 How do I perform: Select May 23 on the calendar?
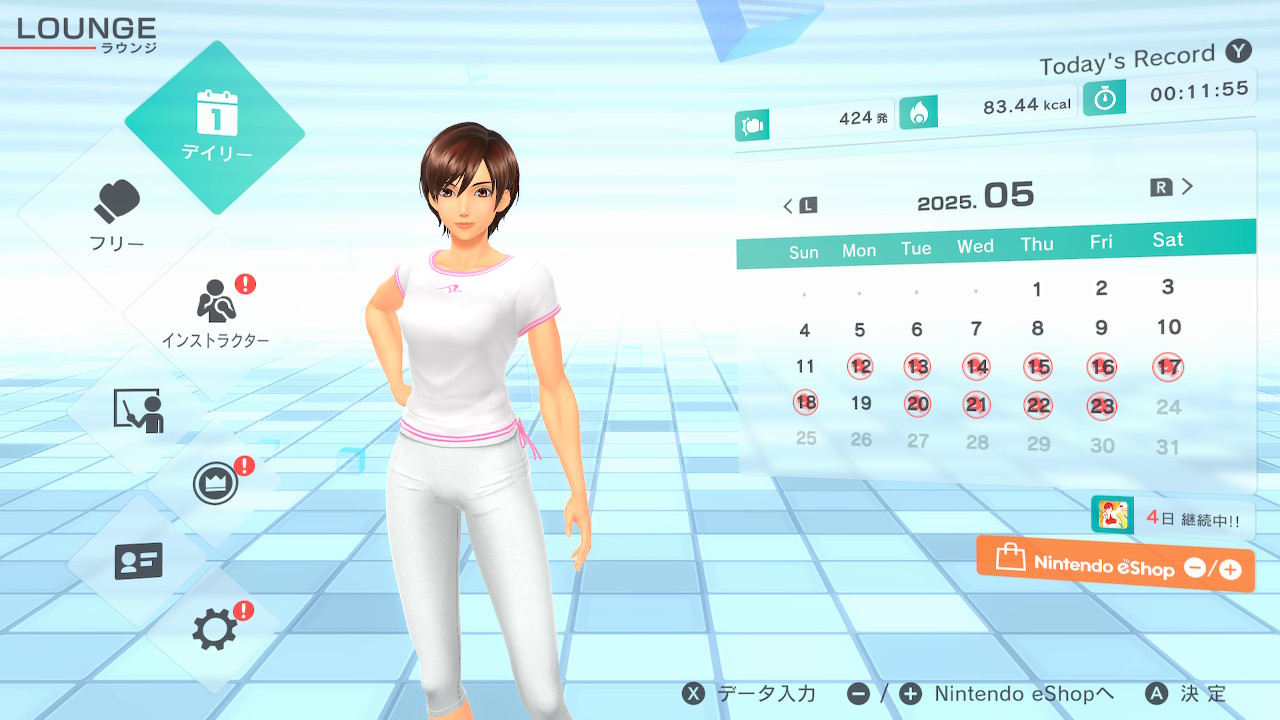click(1102, 407)
